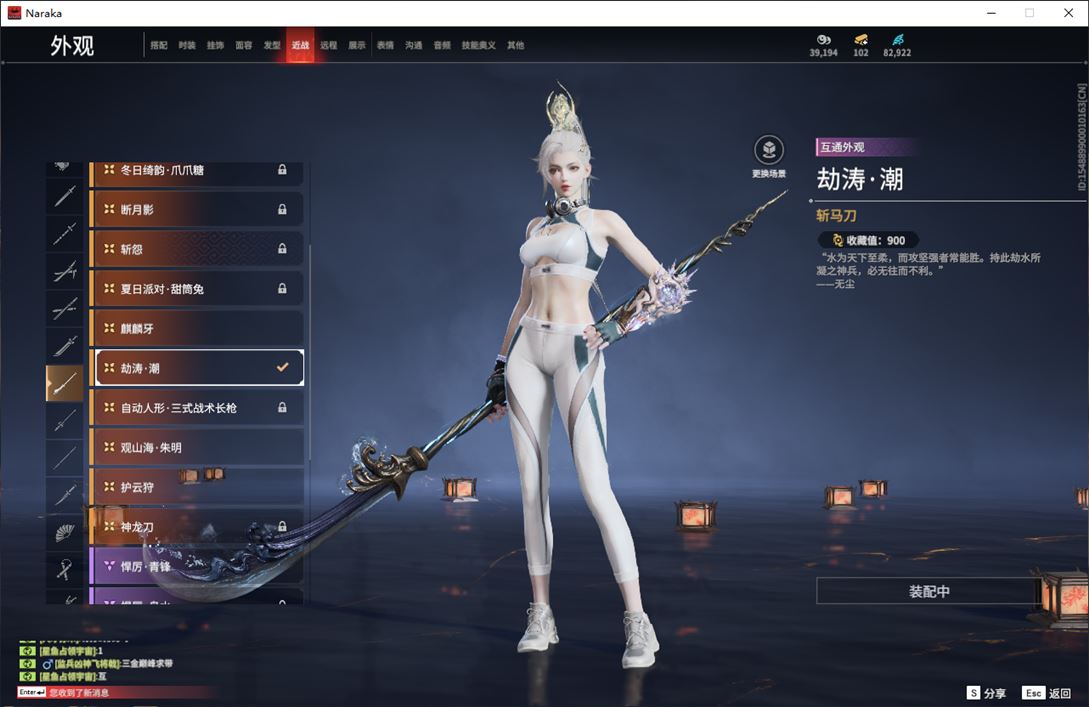Screen dimensions: 1089x707
Task: Switch to the 远程 tab
Action: 329,46
